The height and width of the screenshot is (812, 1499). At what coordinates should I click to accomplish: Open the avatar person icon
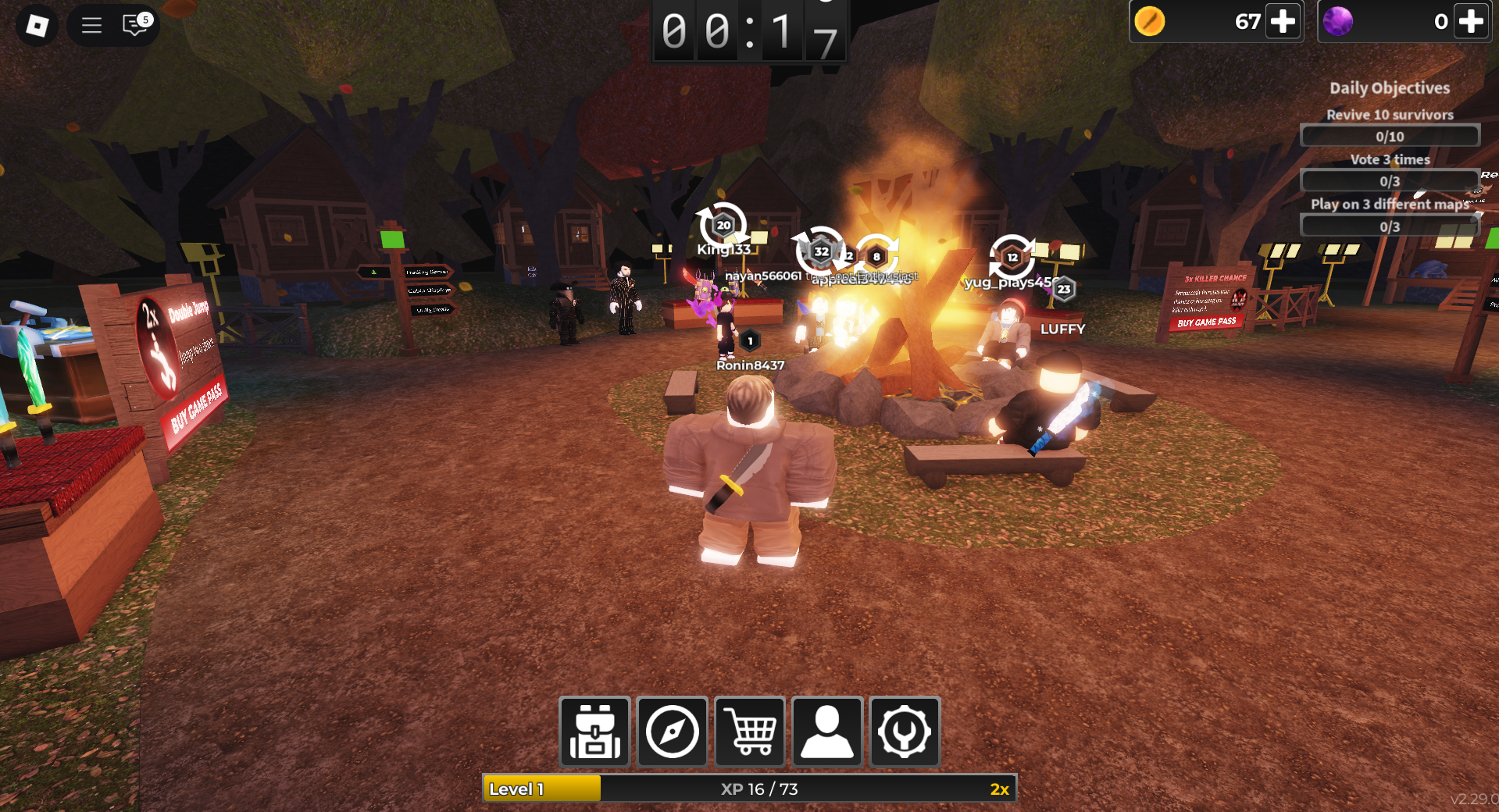(x=826, y=732)
